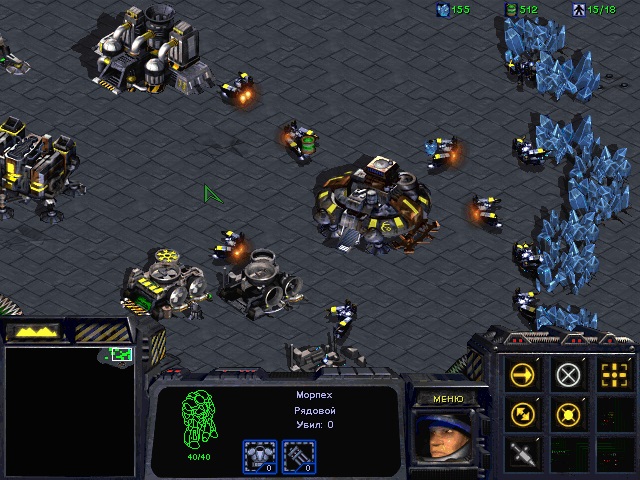640x480 pixels.
Task: Issue the Stop command
Action: [x=568, y=375]
